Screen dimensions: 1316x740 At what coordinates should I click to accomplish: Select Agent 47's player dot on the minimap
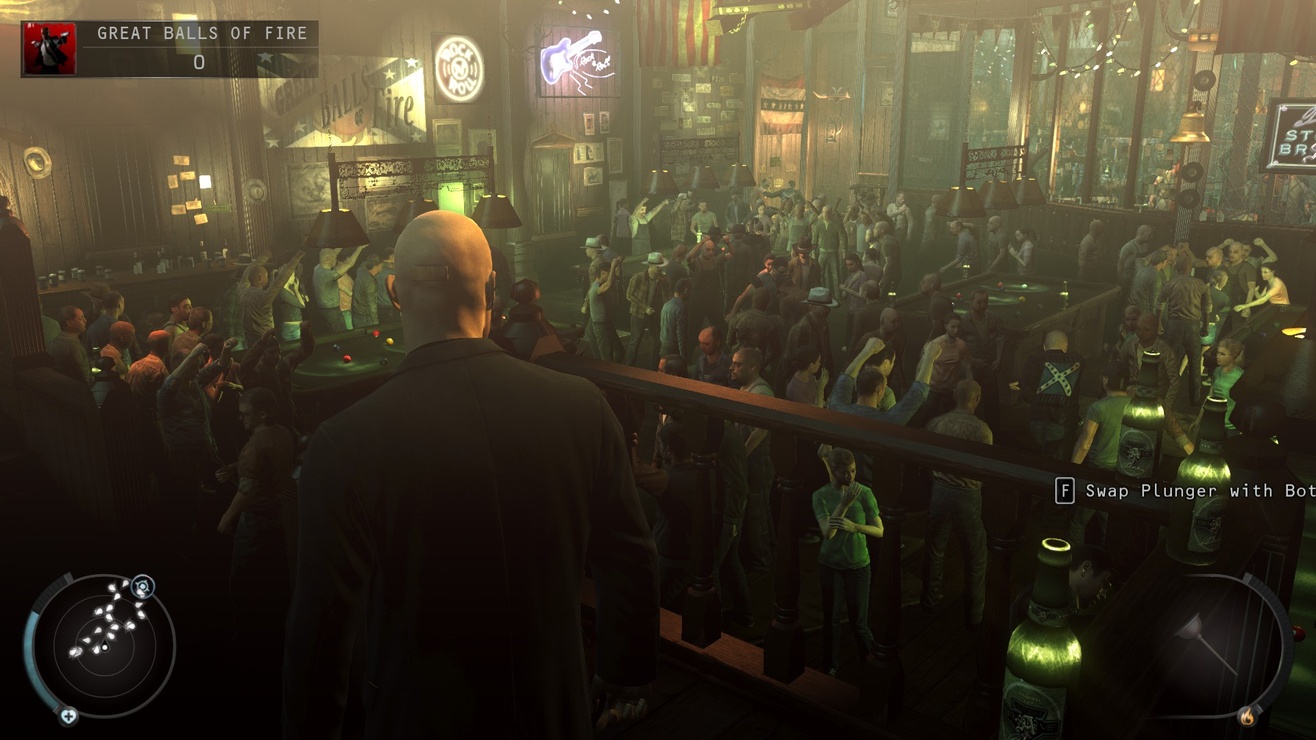pyautogui.click(x=104, y=647)
